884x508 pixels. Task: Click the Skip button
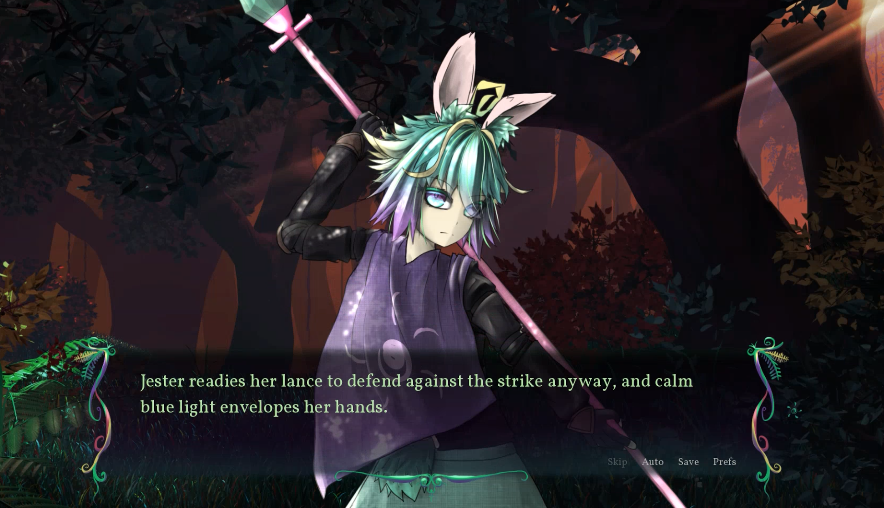(x=617, y=462)
